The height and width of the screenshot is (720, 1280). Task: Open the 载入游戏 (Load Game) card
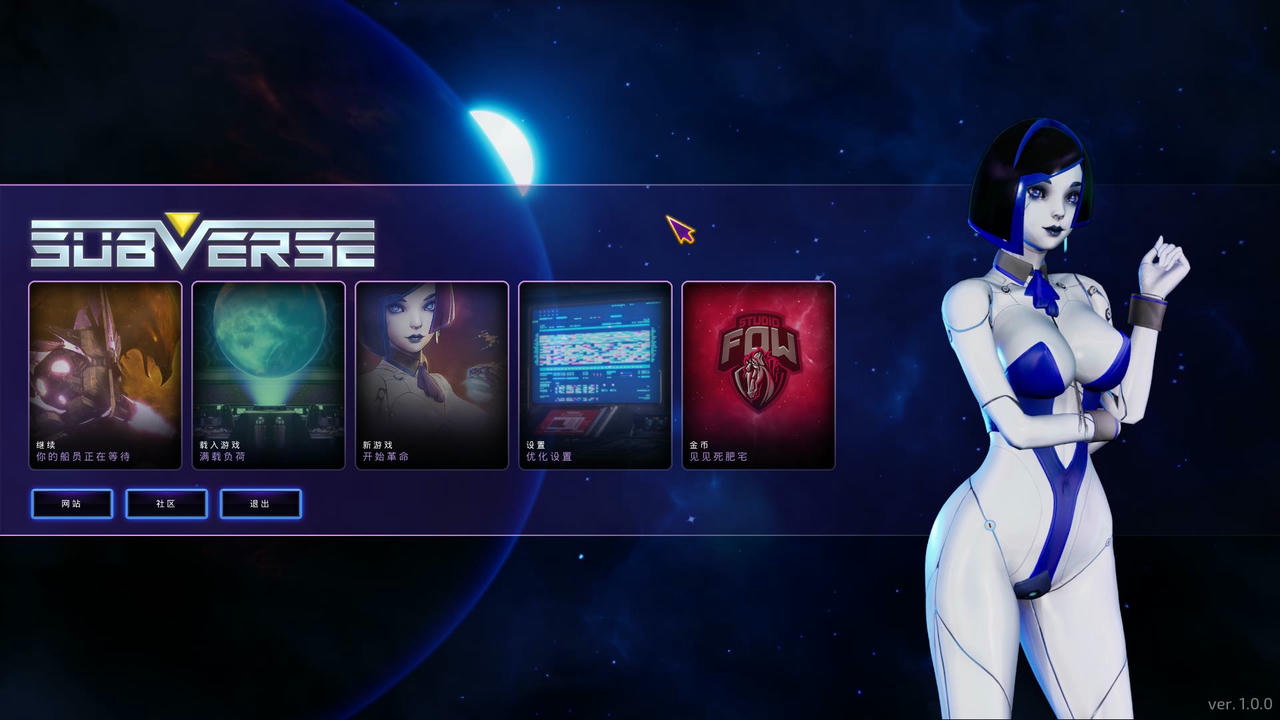click(x=268, y=375)
